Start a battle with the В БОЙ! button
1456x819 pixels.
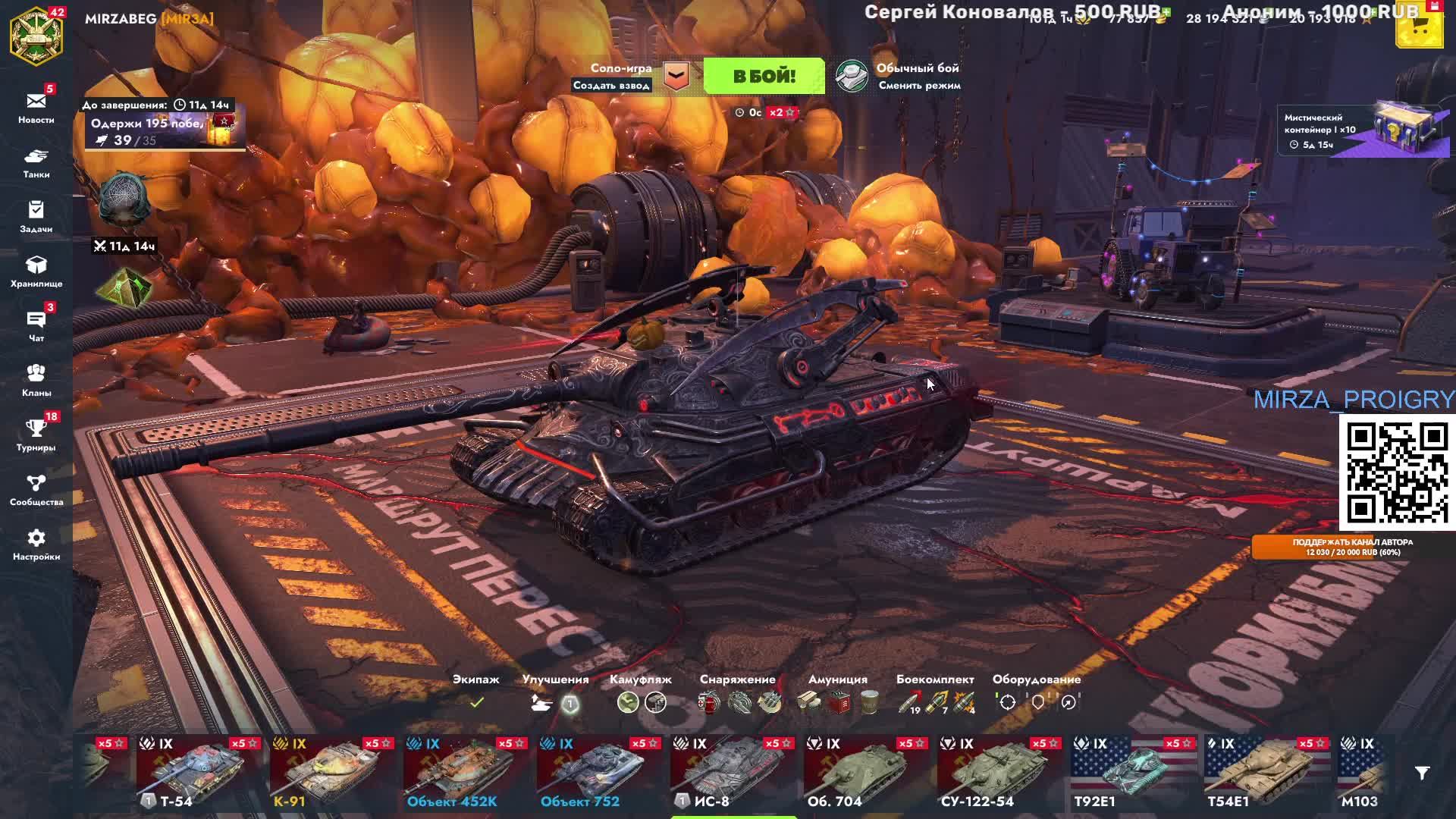click(764, 76)
